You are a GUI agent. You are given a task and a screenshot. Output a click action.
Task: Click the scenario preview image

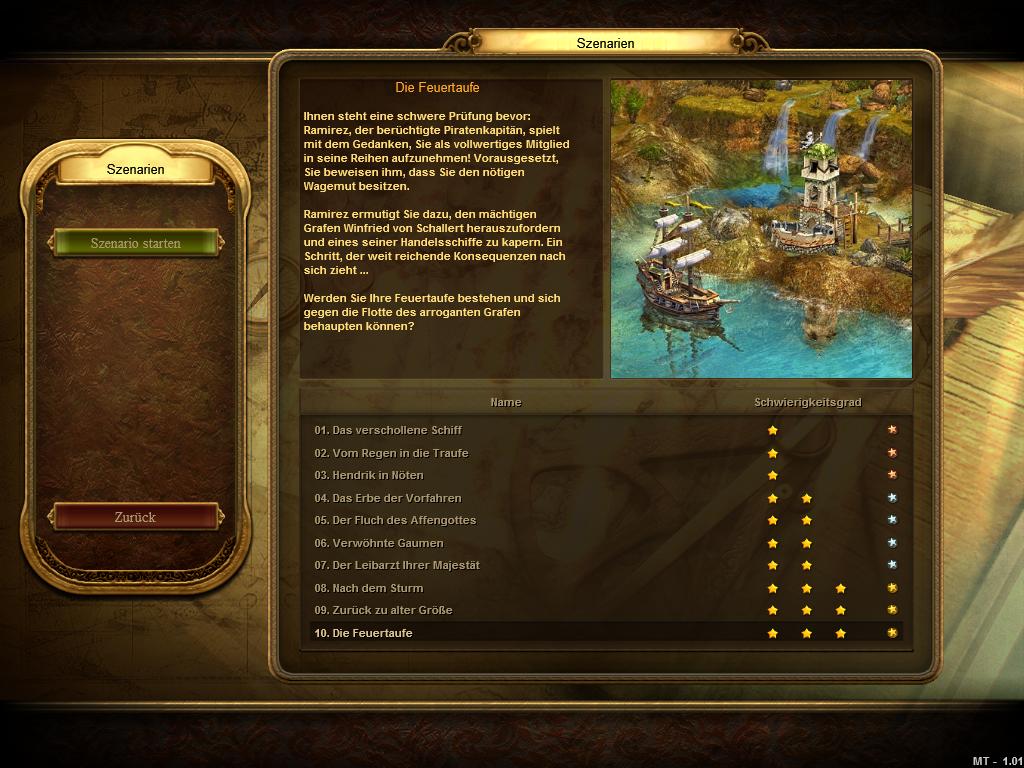pyautogui.click(x=761, y=229)
